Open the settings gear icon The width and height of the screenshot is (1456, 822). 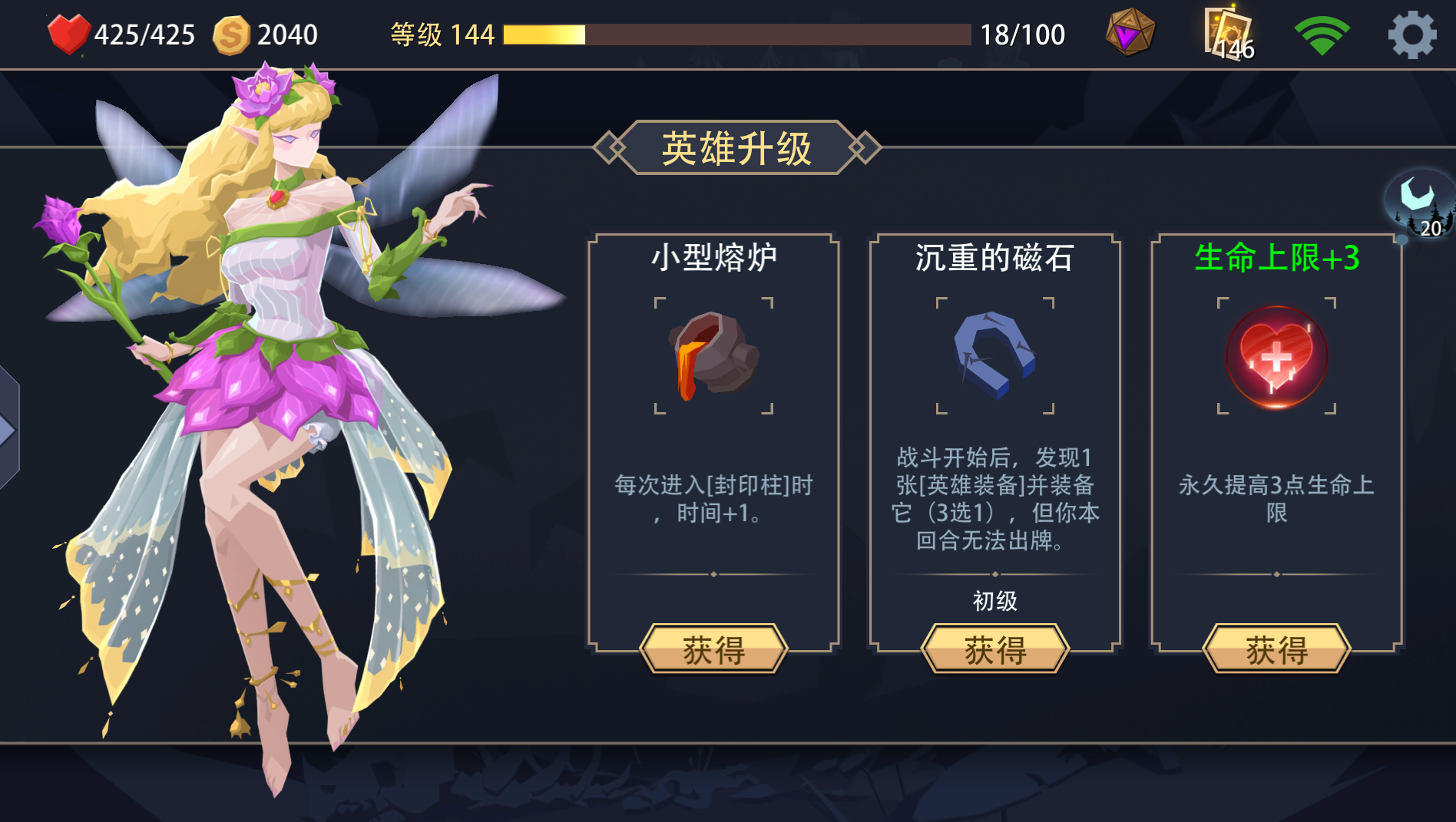click(x=1413, y=32)
